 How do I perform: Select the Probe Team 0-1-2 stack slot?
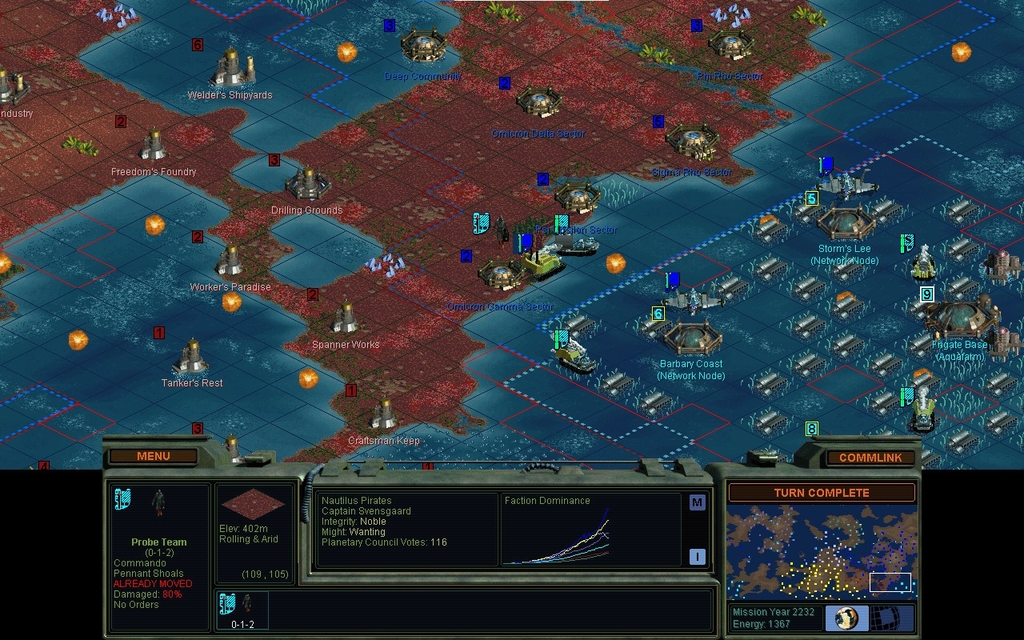pyautogui.click(x=242, y=610)
